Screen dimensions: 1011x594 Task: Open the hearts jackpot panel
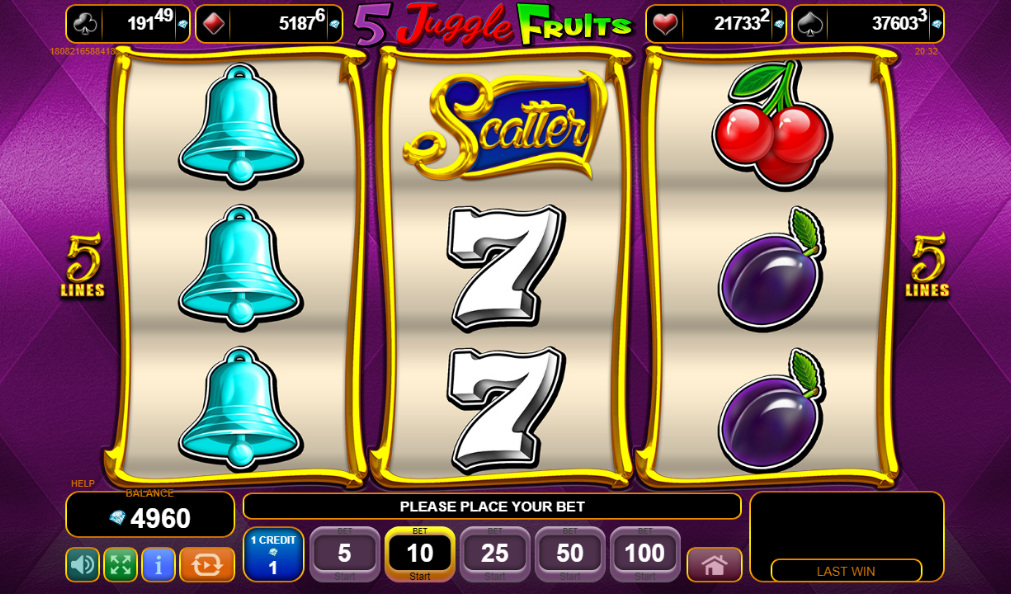point(715,24)
